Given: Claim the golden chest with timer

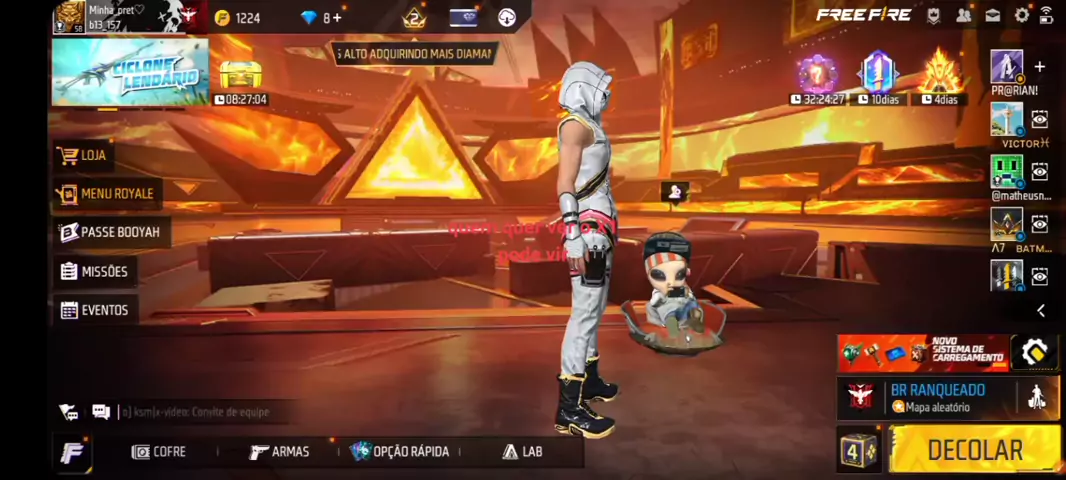Looking at the screenshot, I should click(x=240, y=76).
